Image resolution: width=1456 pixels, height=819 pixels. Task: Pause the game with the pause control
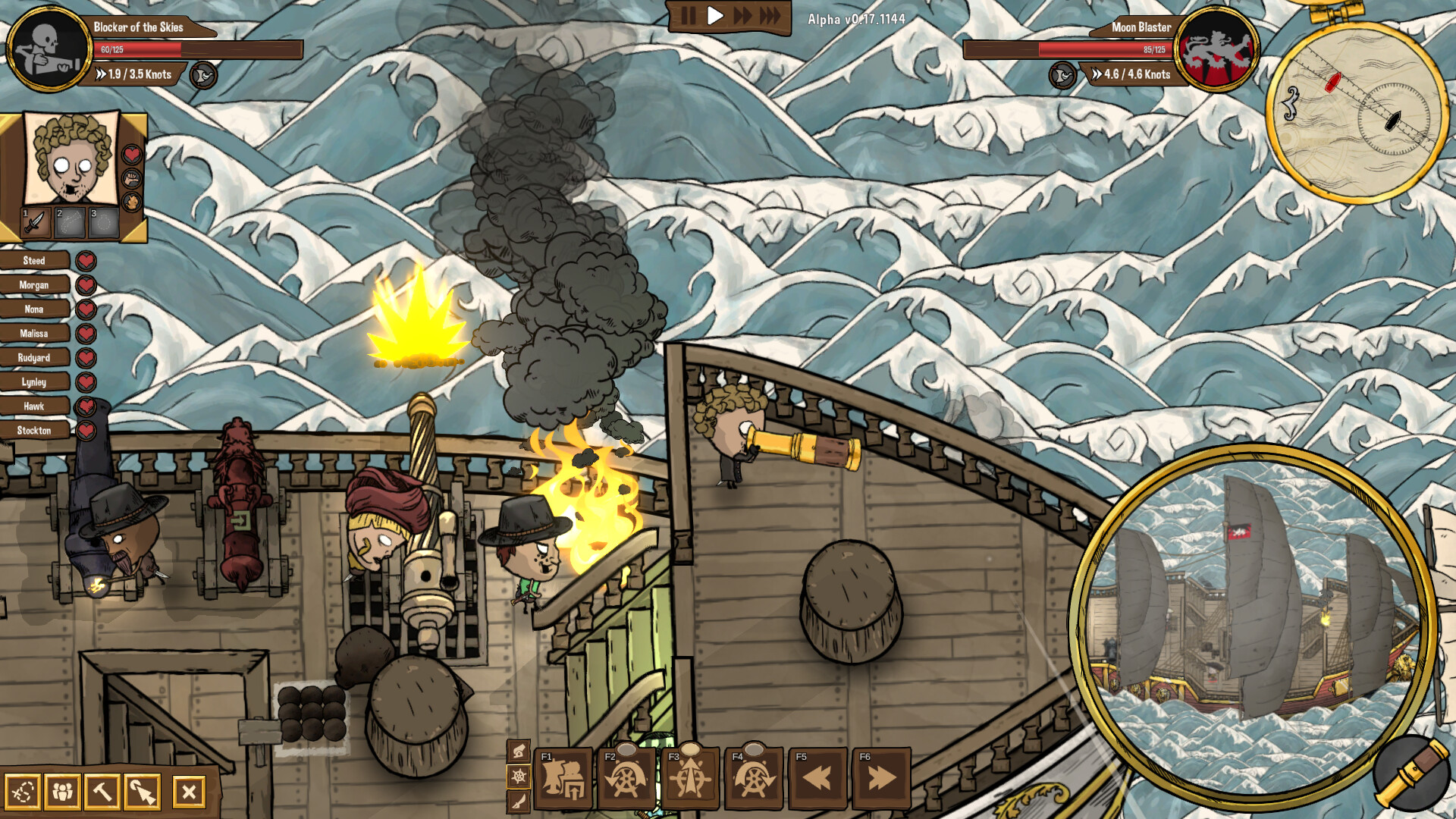pos(689,13)
